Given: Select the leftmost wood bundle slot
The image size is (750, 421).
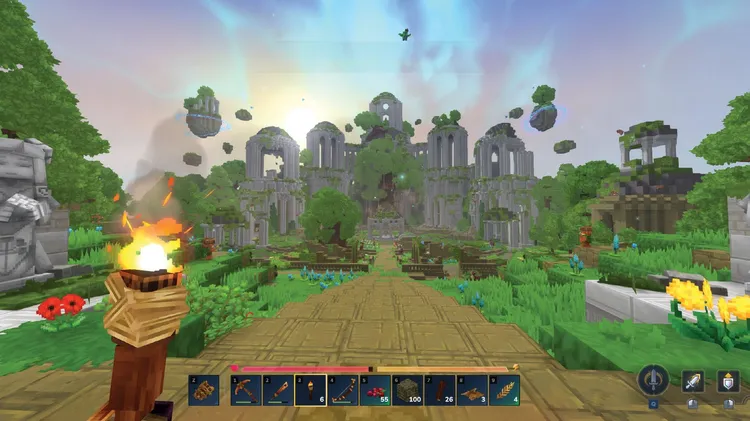Looking at the screenshot, I should (204, 390).
